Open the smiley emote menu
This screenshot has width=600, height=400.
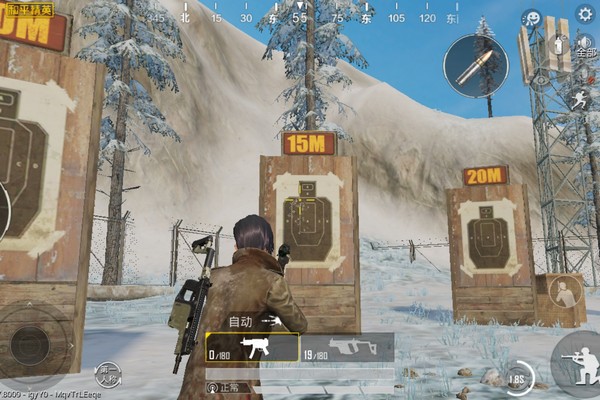tap(533, 19)
